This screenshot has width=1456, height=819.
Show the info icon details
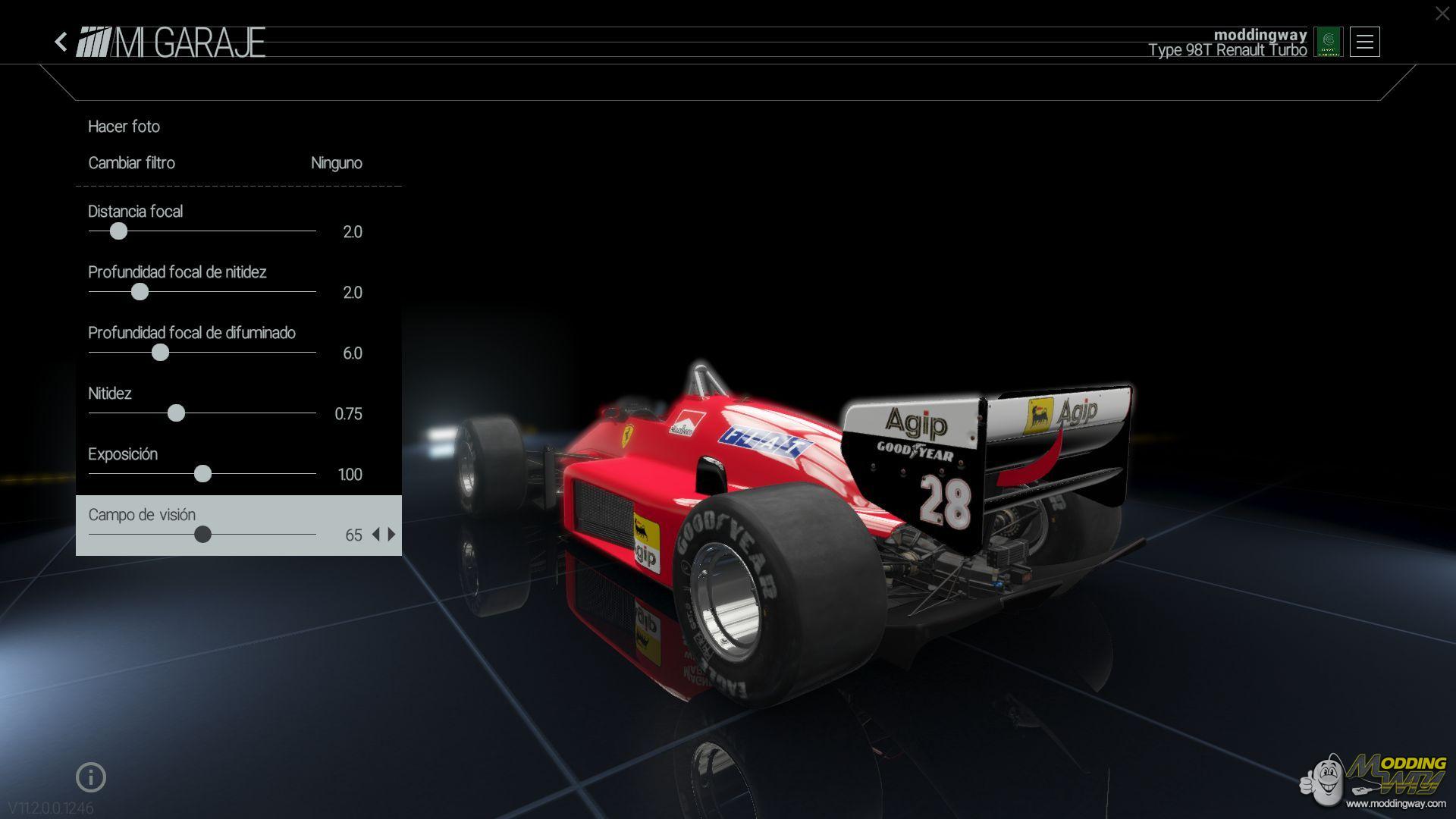[91, 777]
